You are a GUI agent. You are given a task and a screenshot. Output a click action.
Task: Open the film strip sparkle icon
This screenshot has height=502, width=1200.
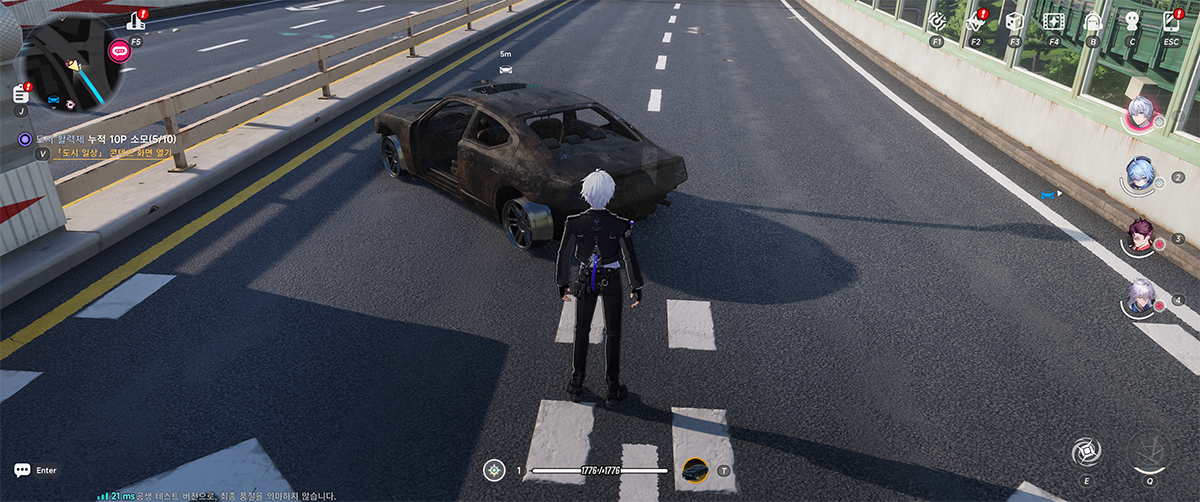(1053, 21)
